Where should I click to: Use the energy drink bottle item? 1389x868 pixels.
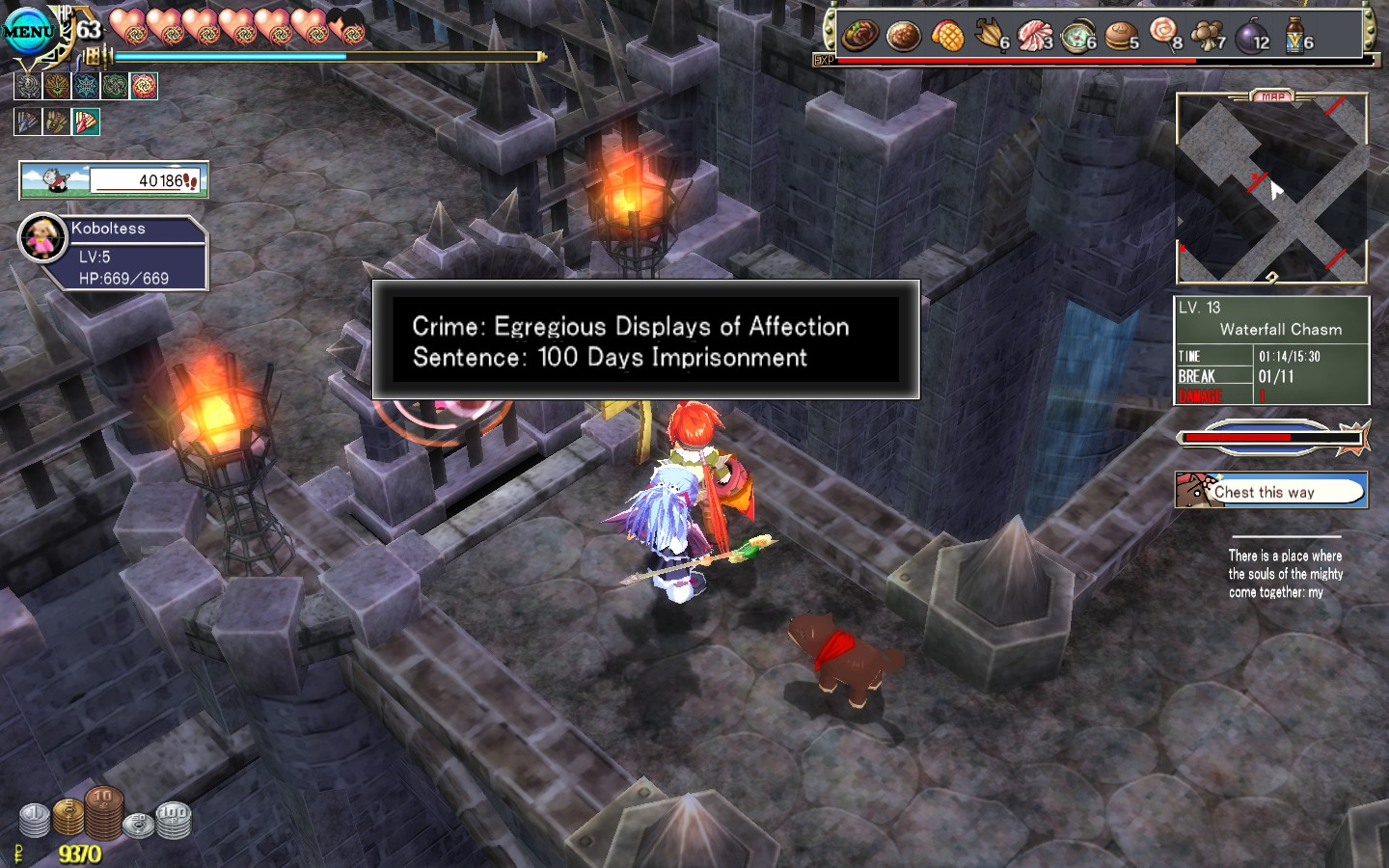1295,37
